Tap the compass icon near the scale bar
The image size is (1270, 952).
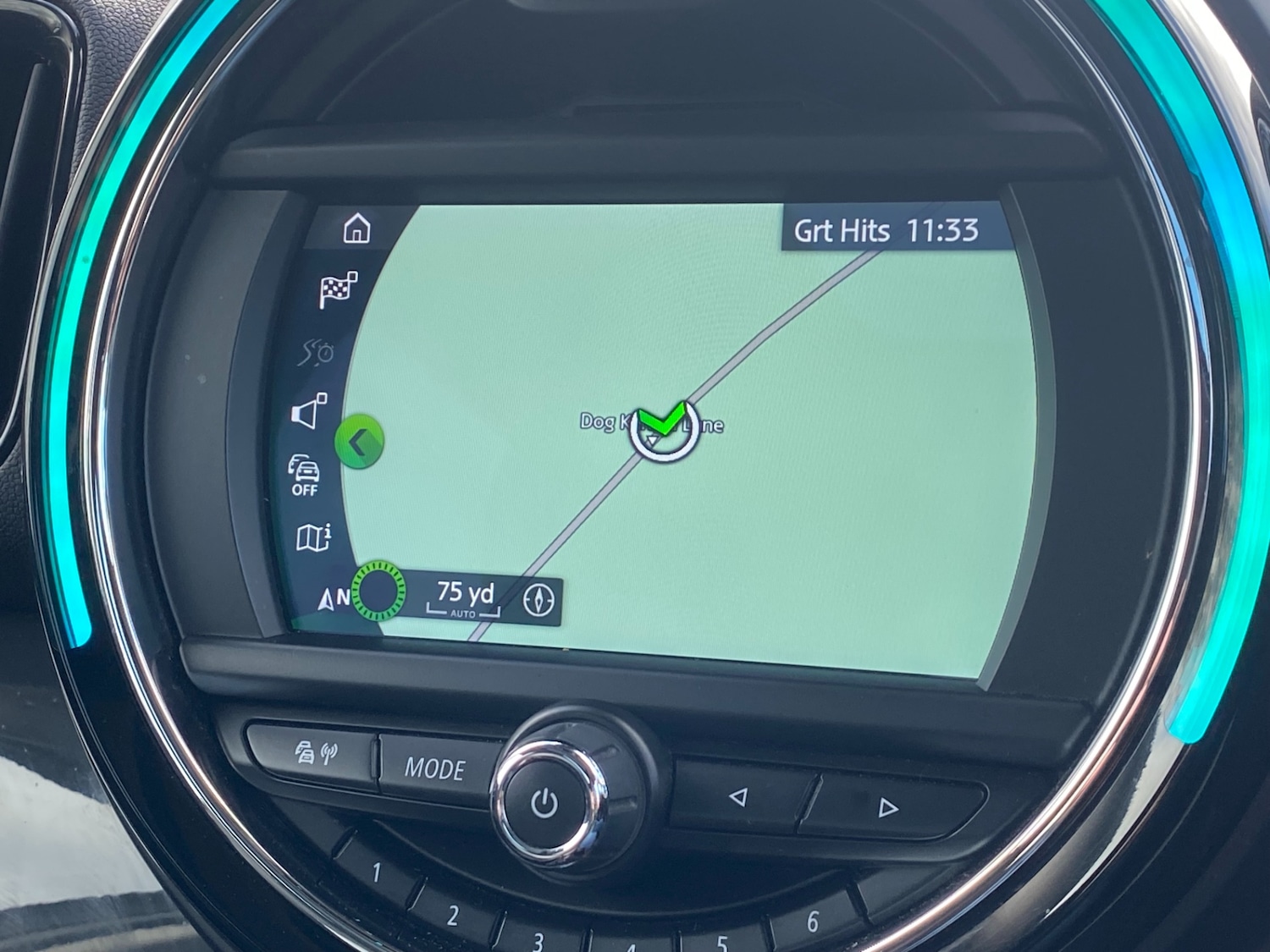point(539,600)
